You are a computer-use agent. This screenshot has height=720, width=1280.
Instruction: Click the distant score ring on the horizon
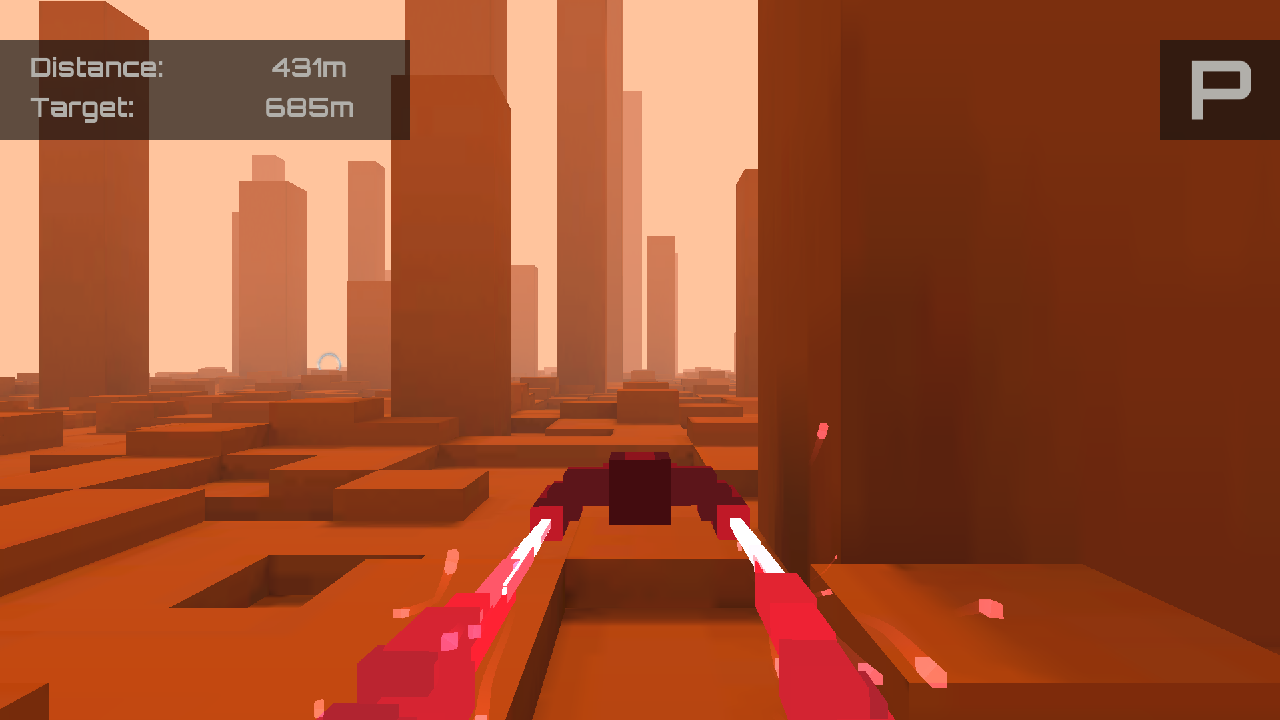click(330, 362)
